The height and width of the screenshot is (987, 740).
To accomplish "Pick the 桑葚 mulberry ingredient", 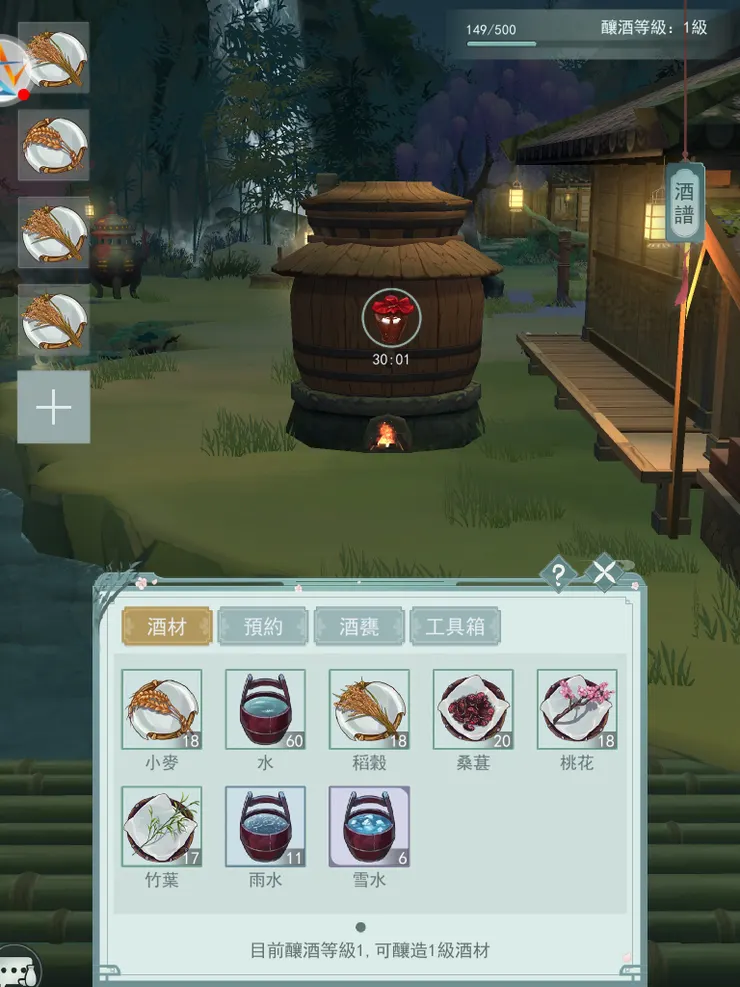I will coord(474,709).
